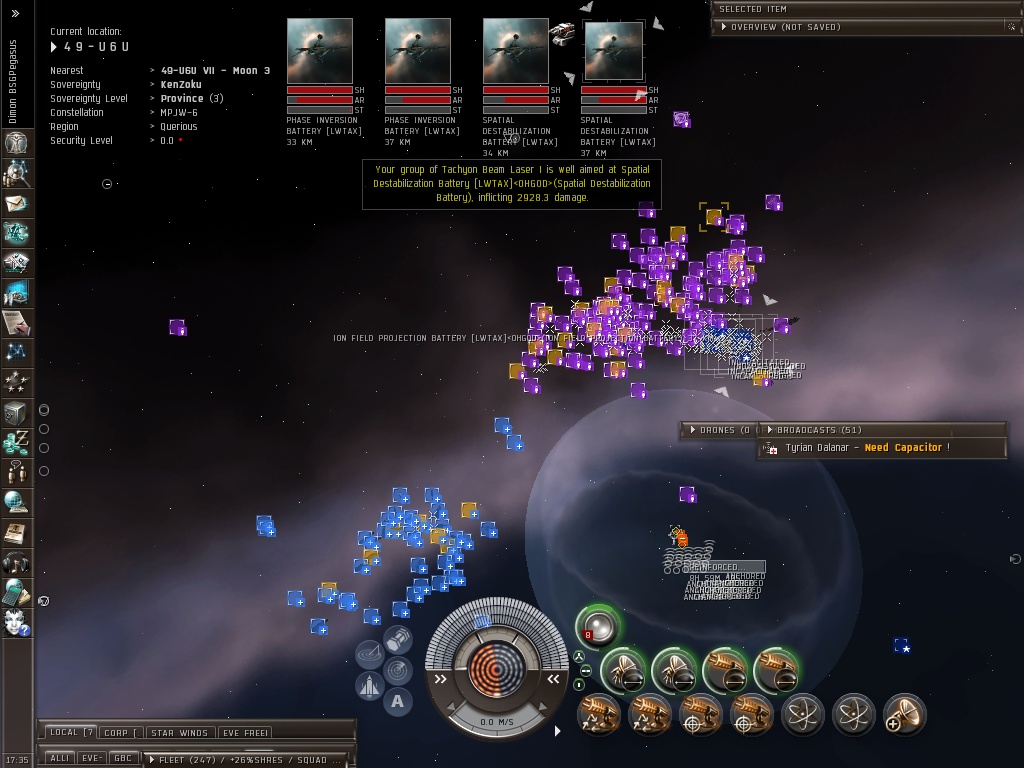Image resolution: width=1024 pixels, height=768 pixels.
Task: Toggle the autopilot A button
Action: 397,701
